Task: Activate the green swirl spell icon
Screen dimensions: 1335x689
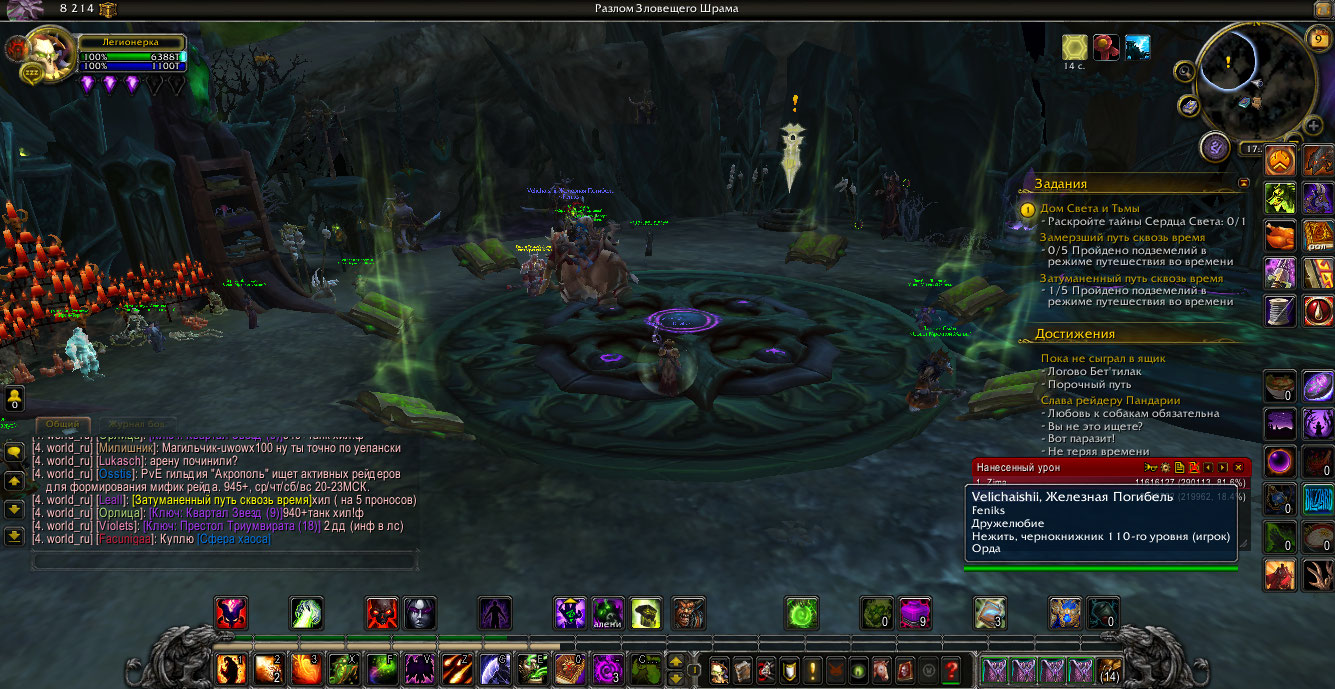Action: (801, 613)
